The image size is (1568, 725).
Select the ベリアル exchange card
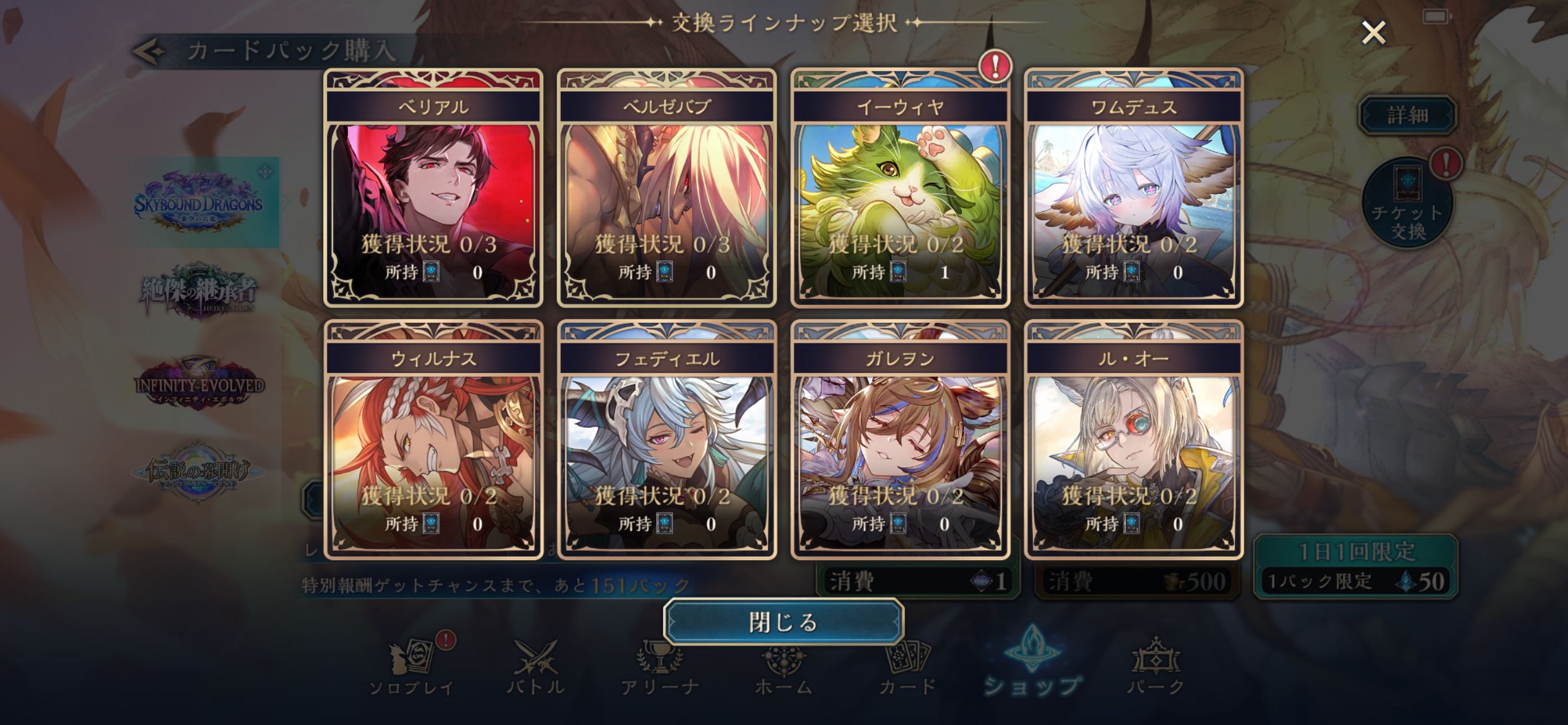pyautogui.click(x=433, y=188)
